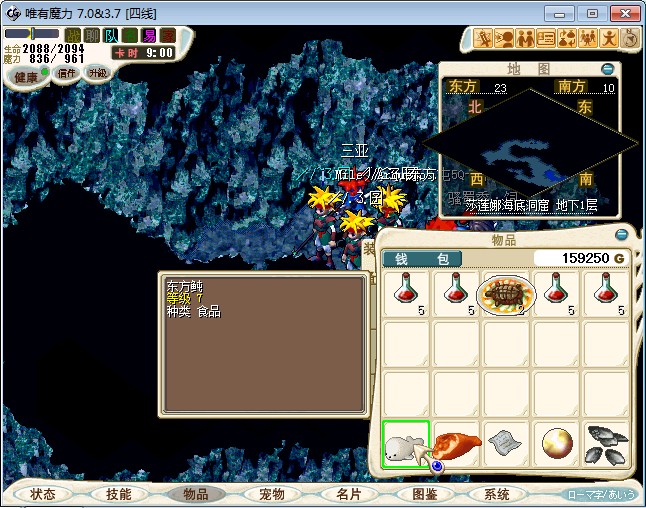This screenshot has width=646, height=508.
Task: Maximize the game window
Action: click(592, 13)
